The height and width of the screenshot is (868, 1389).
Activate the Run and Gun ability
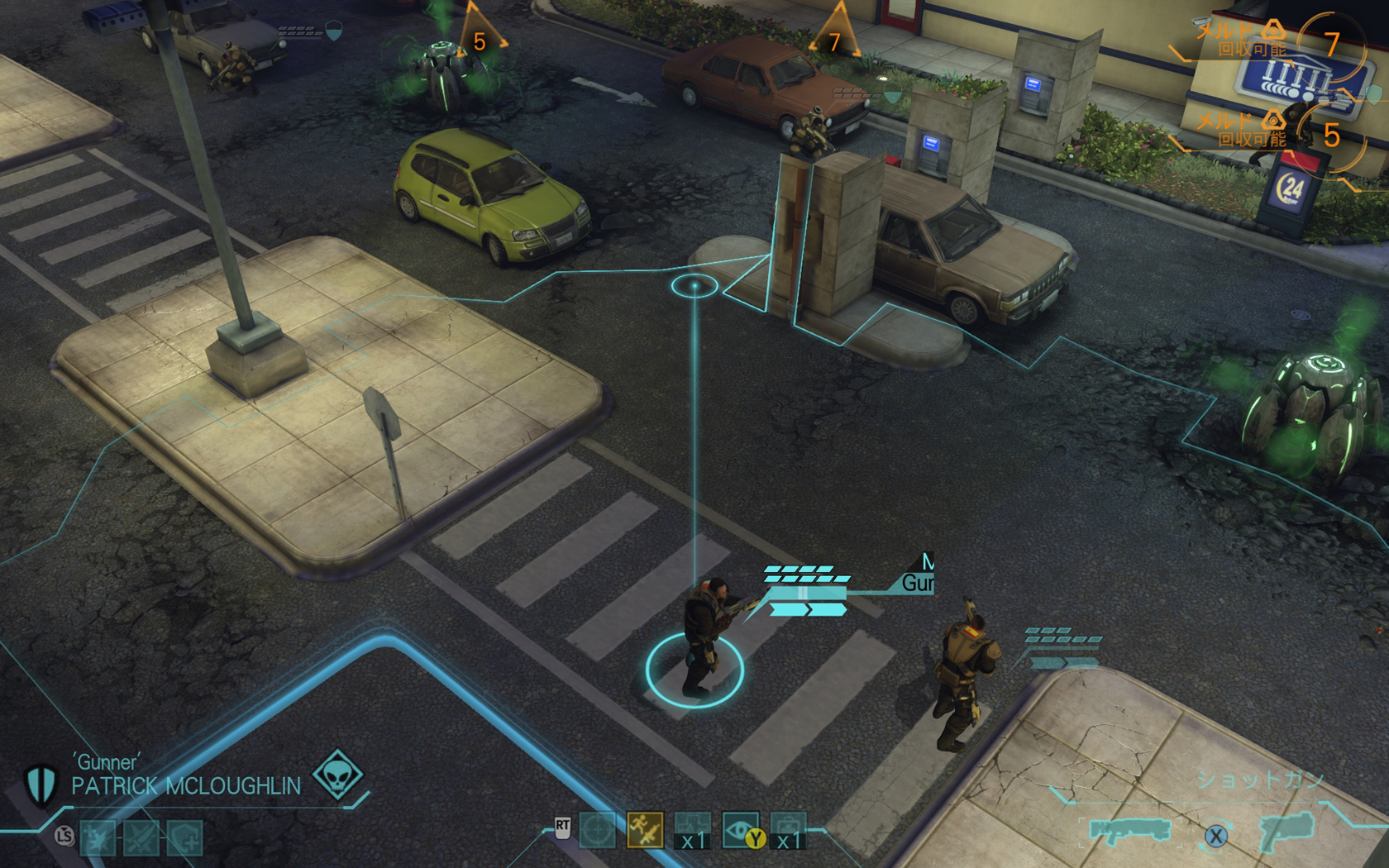(x=645, y=831)
